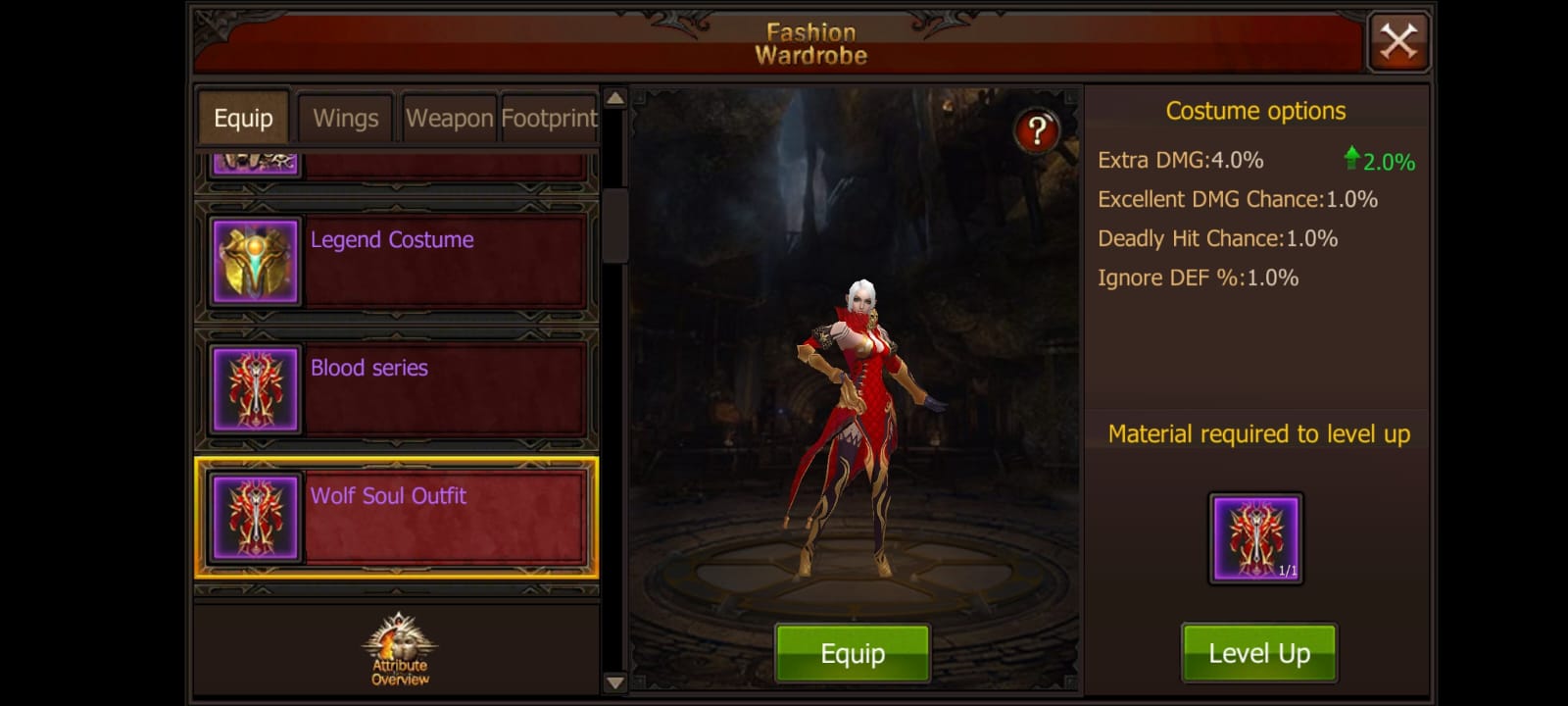Click the green upgrade arrow next to 2.0%
Screen dimensions: 1568x706
click(x=1353, y=157)
